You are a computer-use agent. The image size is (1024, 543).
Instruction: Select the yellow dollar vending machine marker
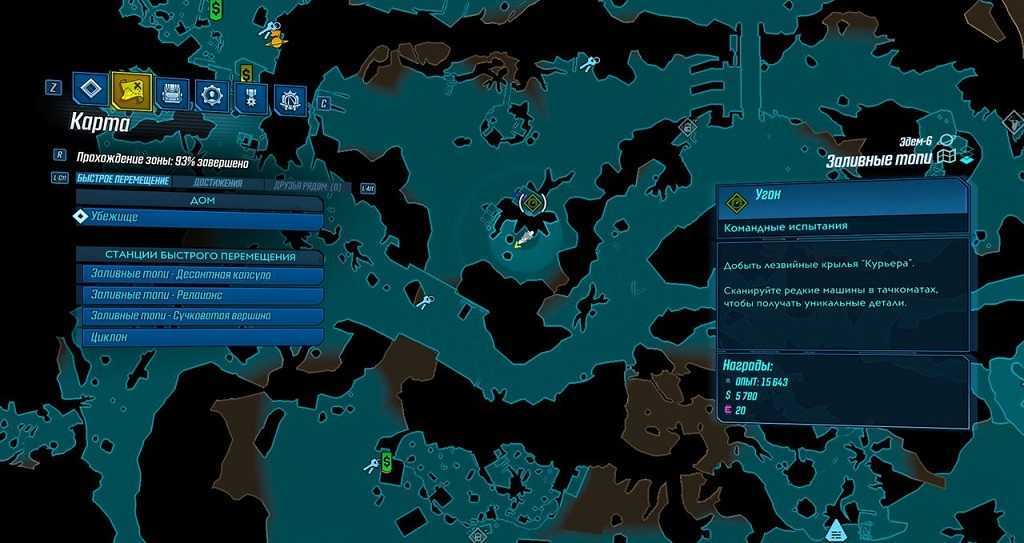(x=245, y=73)
